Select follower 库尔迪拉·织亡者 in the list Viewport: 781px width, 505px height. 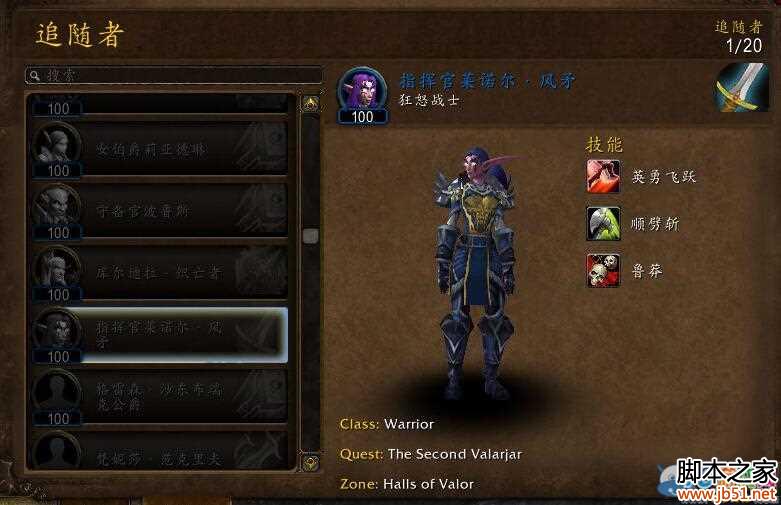point(160,272)
